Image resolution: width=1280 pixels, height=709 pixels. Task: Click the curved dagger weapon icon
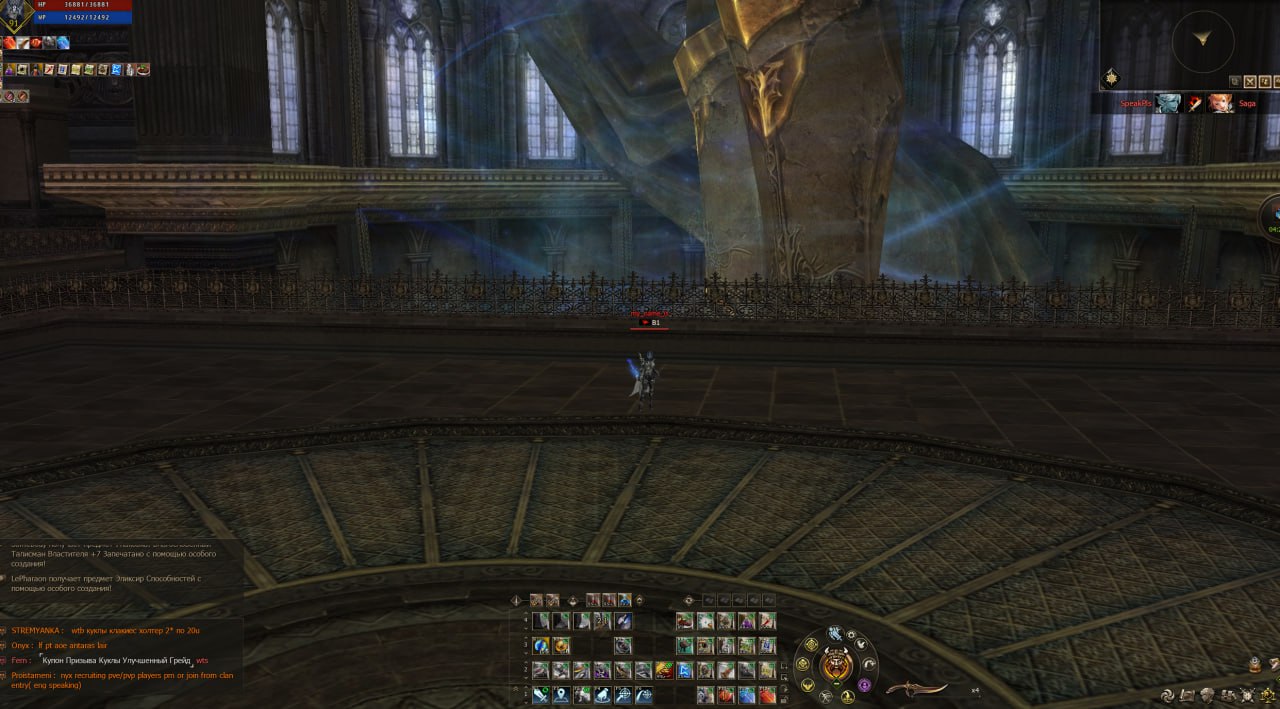tap(916, 690)
